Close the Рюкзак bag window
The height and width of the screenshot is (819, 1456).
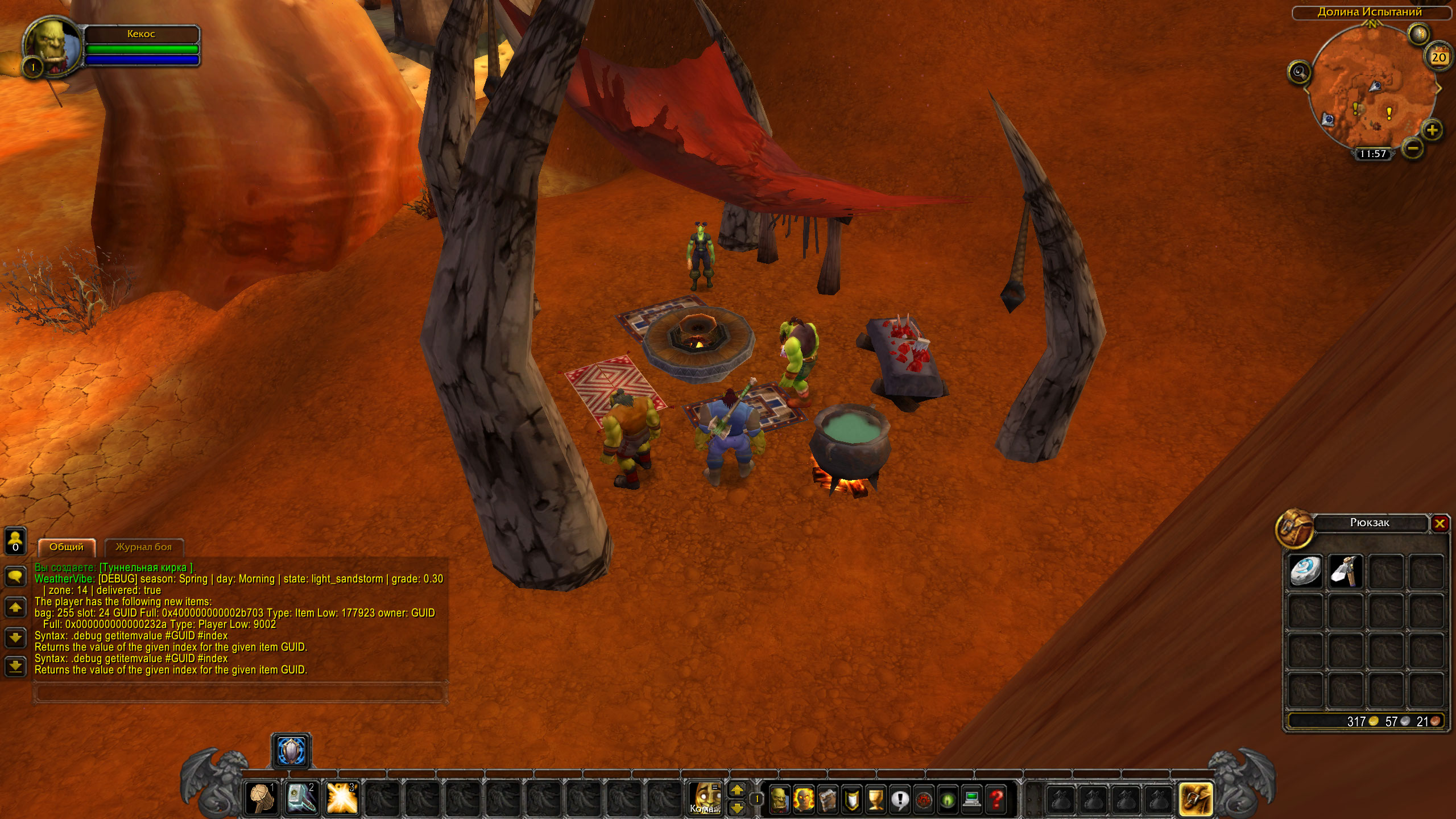(x=1440, y=523)
